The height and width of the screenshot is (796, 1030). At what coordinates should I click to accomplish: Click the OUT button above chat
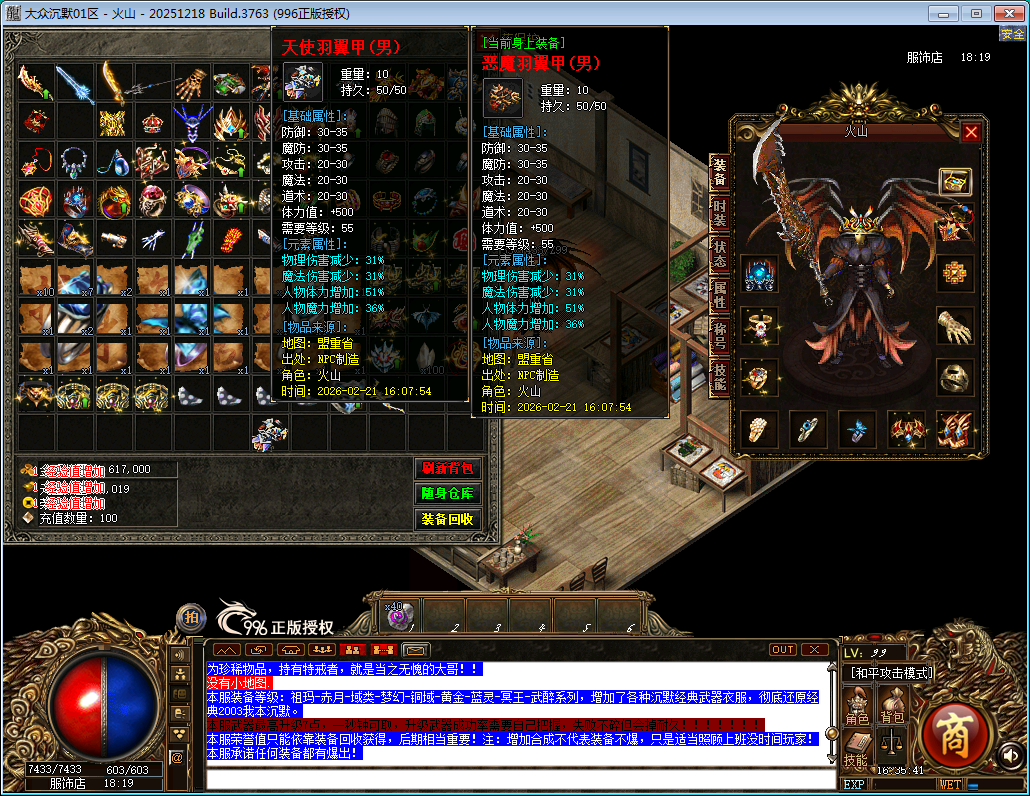tap(783, 649)
